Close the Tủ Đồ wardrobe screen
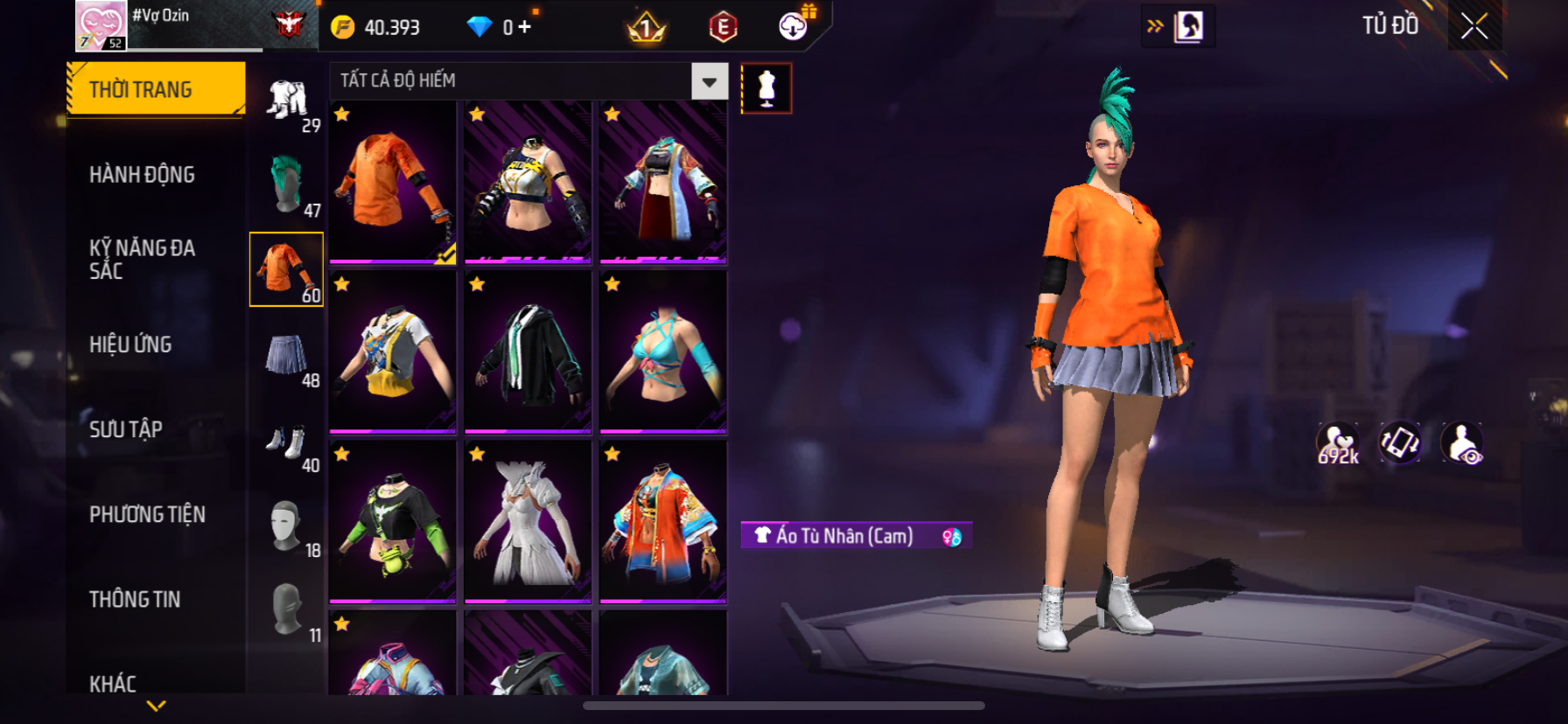Viewport: 1568px width, 724px height. [x=1474, y=26]
